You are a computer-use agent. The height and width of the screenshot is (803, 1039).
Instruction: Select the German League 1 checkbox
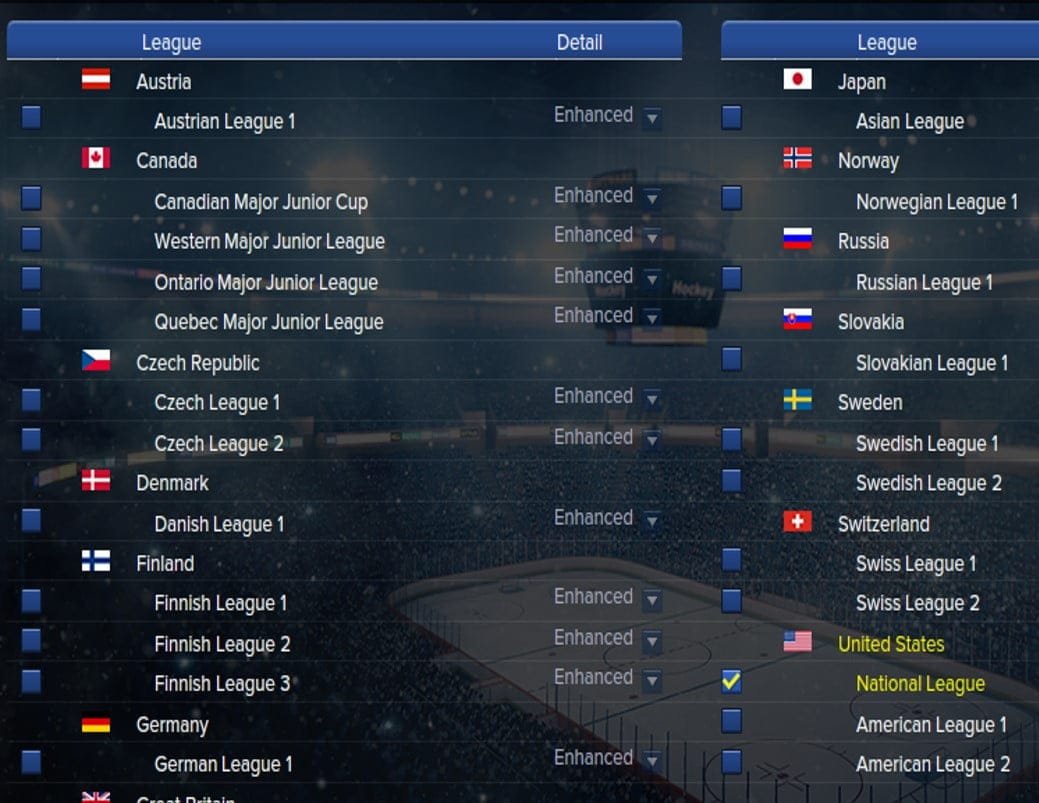[31, 762]
